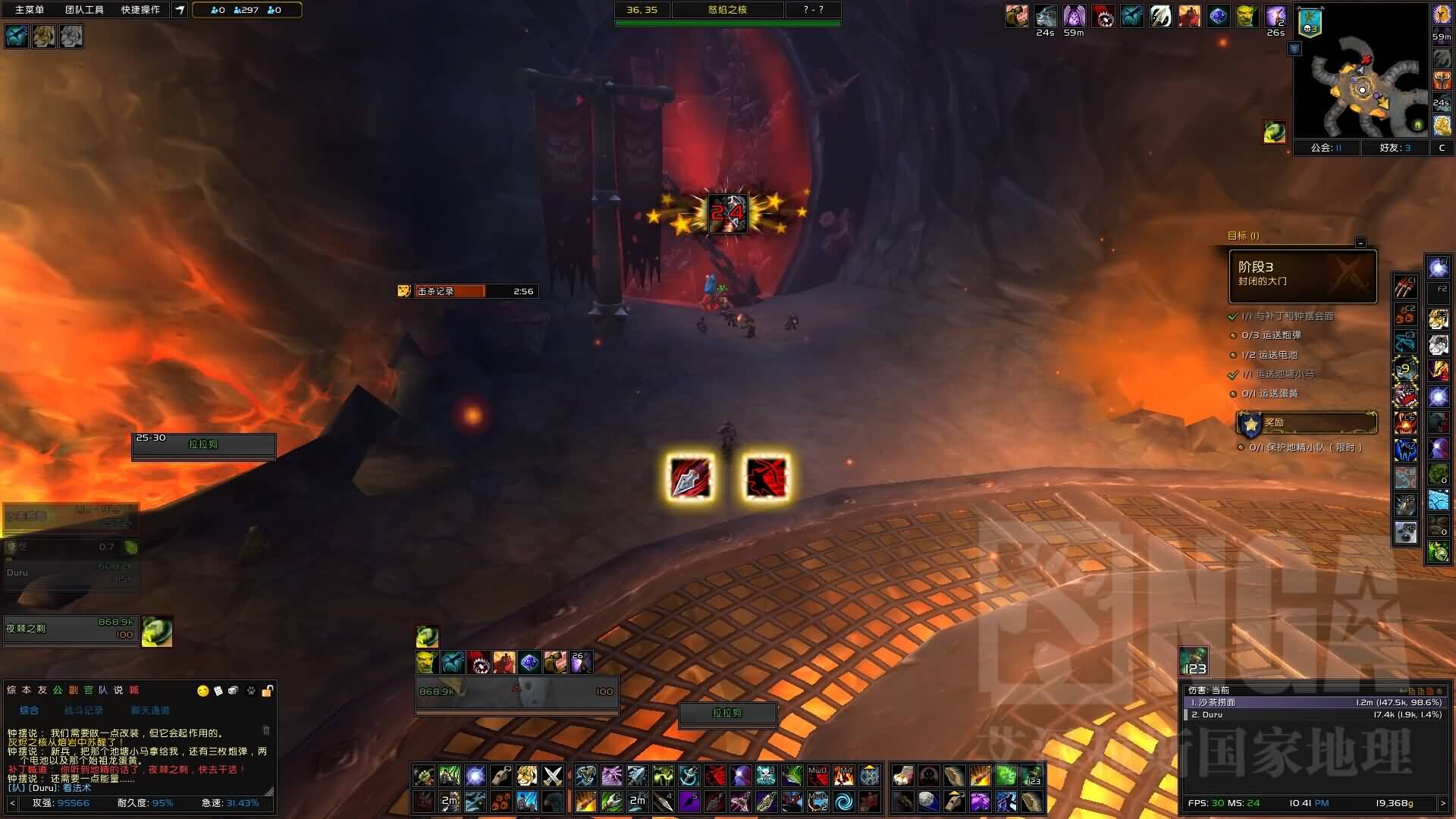The height and width of the screenshot is (819, 1456).
Task: Open the 快捷操作 quick actions menu
Action: tap(140, 10)
